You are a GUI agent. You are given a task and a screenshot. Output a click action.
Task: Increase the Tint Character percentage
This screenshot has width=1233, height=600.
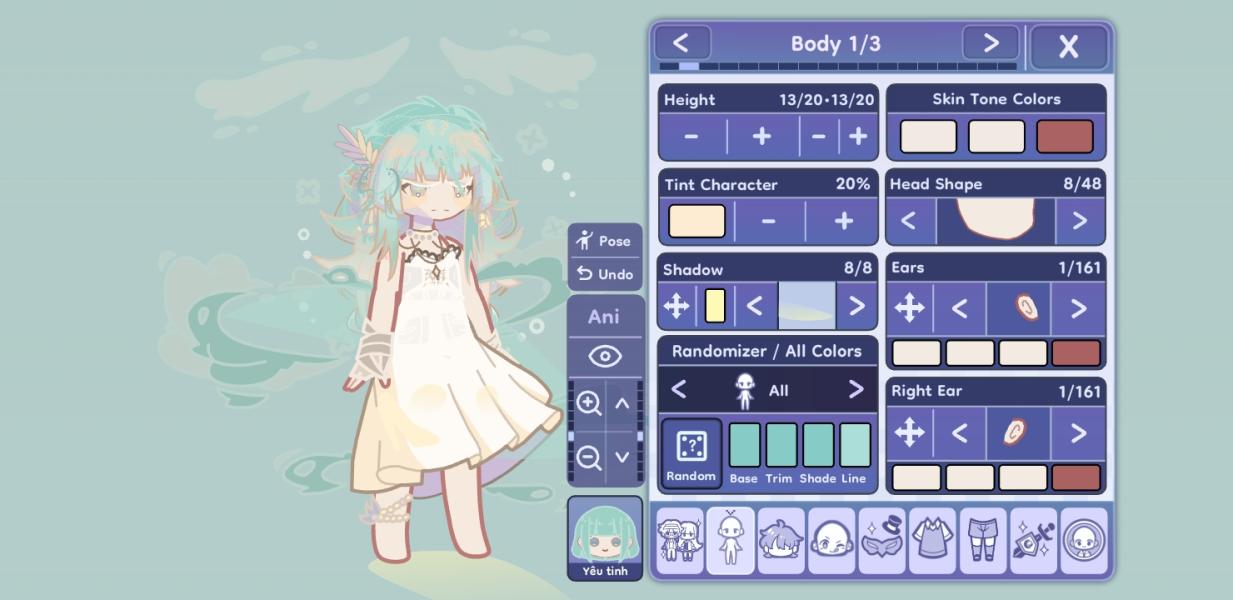point(843,221)
